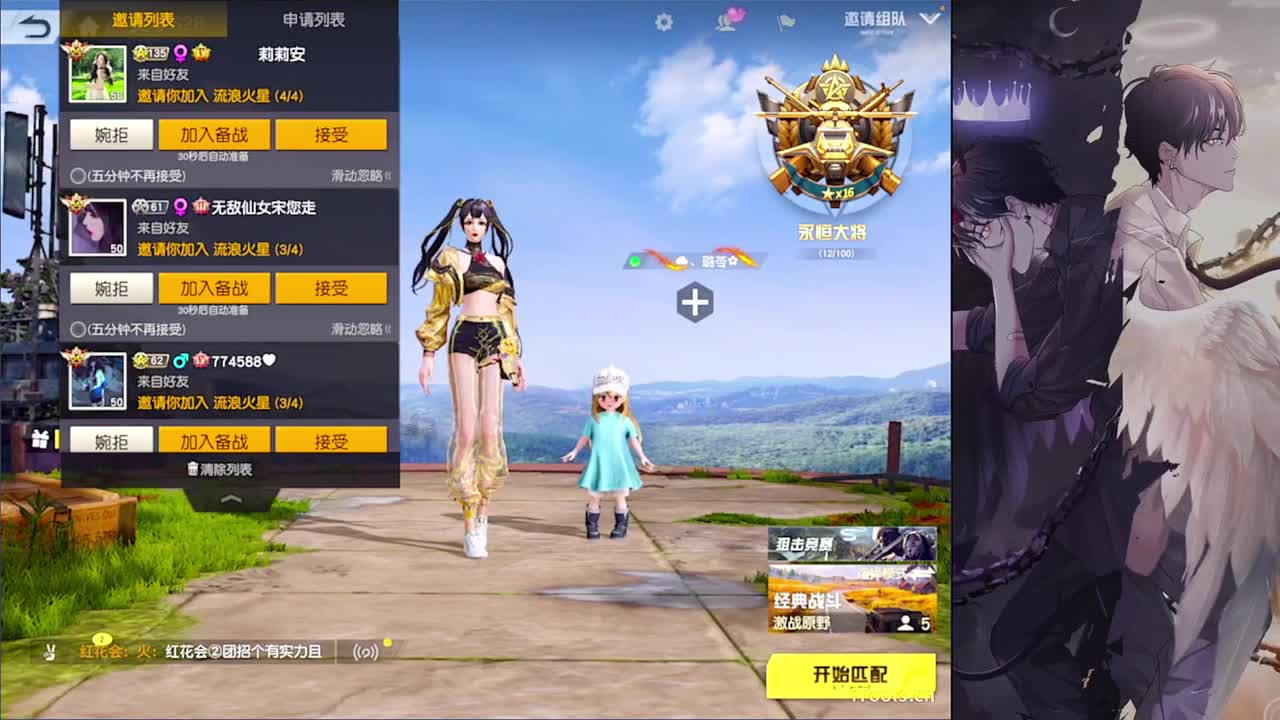Select 五分钟不再接受 radio under 无敌仙女's invite
Screen dimensions: 1280x720
tap(76, 329)
